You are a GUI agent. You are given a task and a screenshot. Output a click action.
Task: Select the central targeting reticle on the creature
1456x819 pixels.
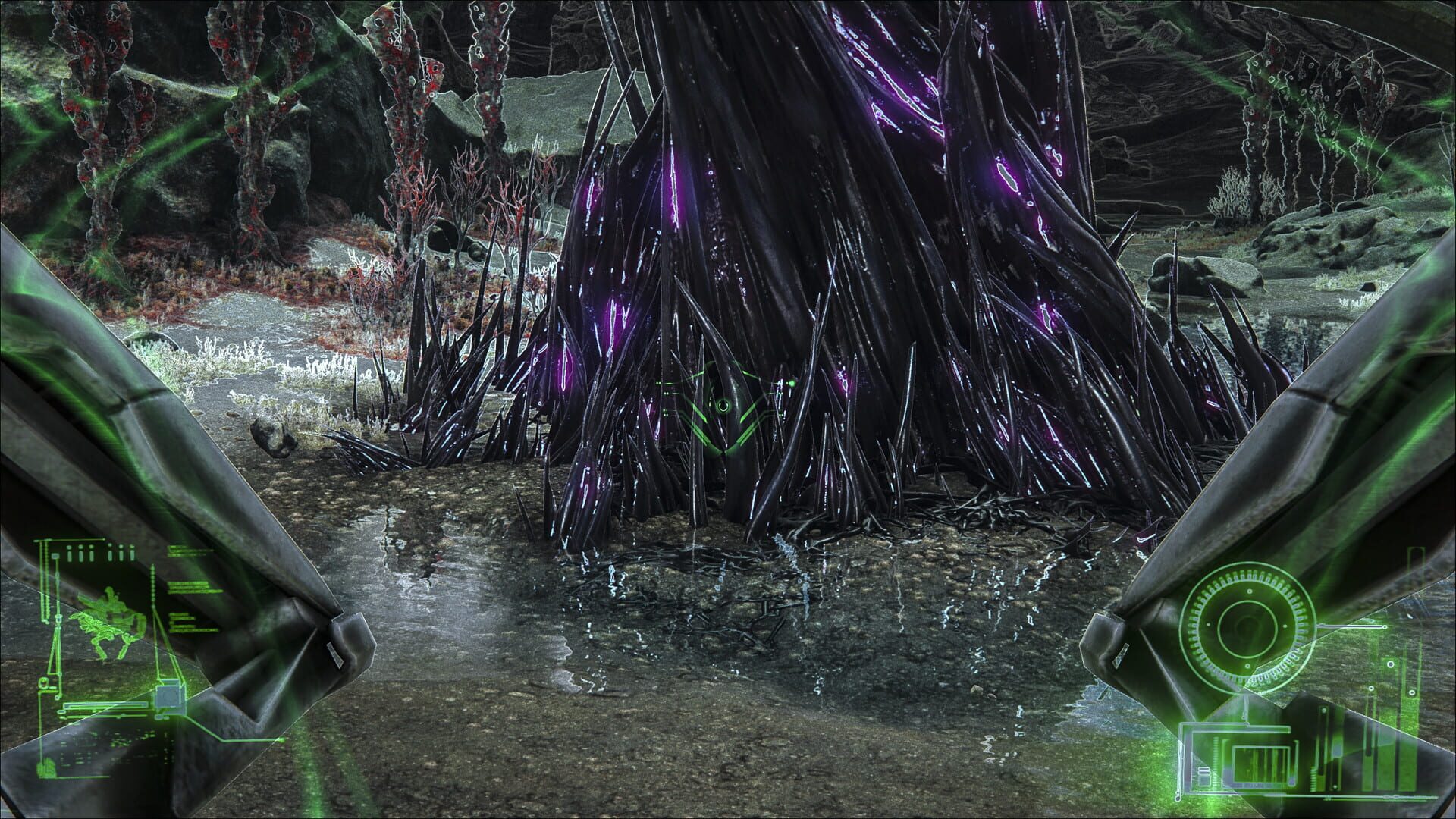point(723,406)
